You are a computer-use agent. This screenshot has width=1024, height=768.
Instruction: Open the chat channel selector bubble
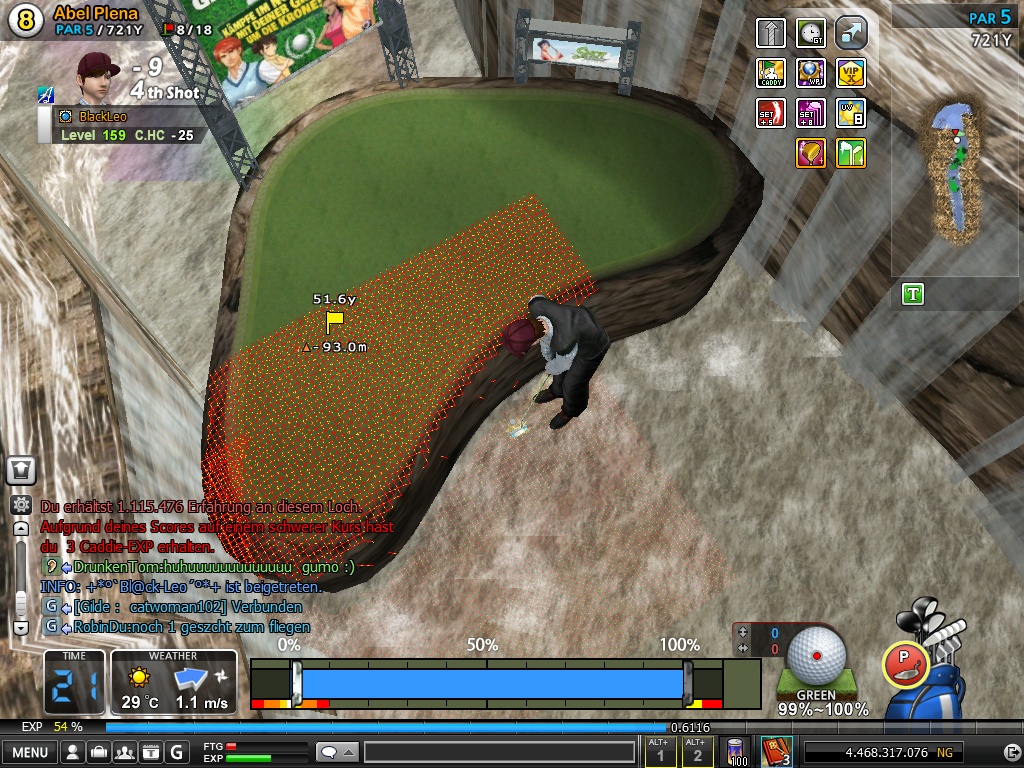336,752
